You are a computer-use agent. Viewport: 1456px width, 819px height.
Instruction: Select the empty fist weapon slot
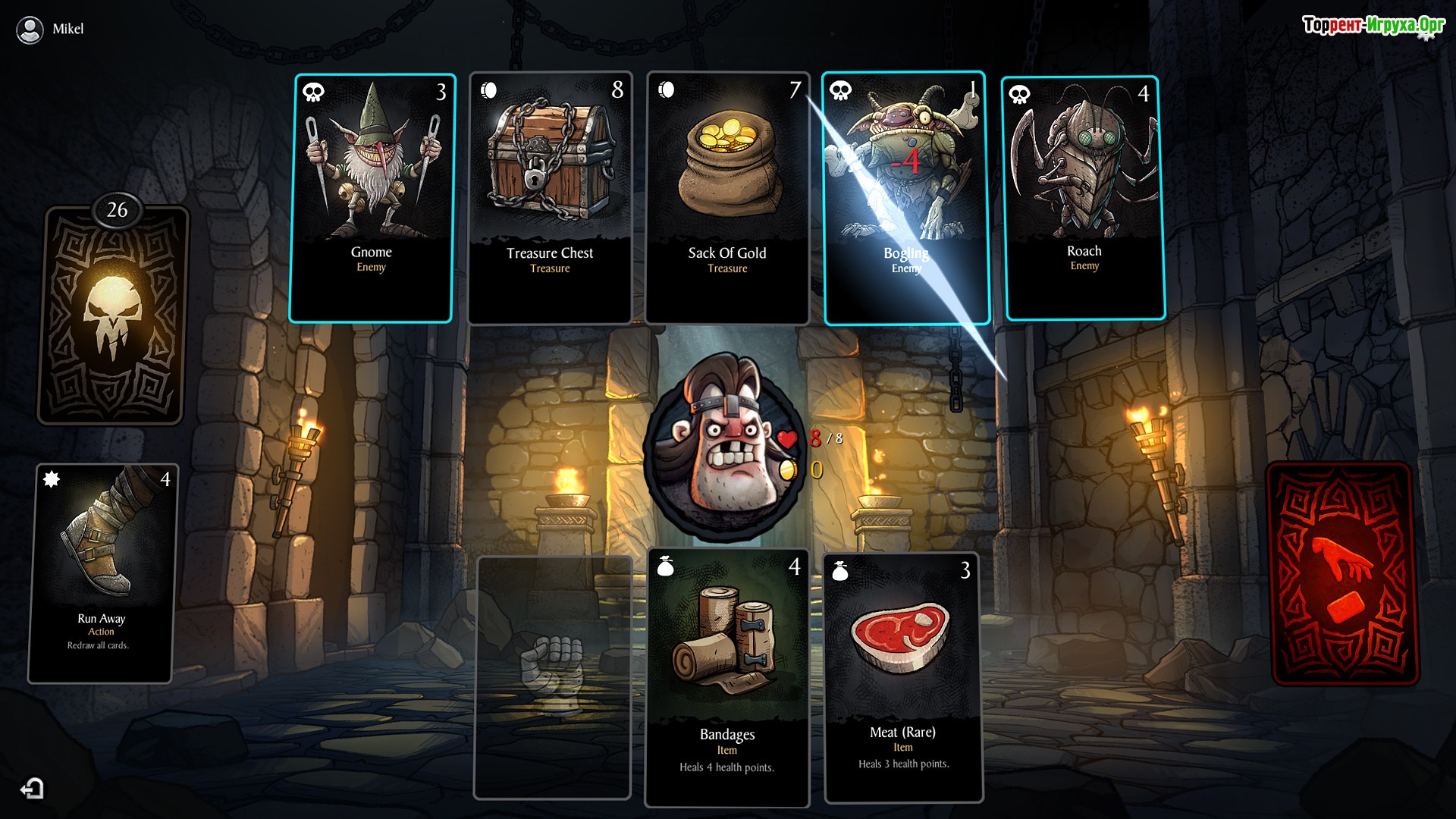point(552,677)
